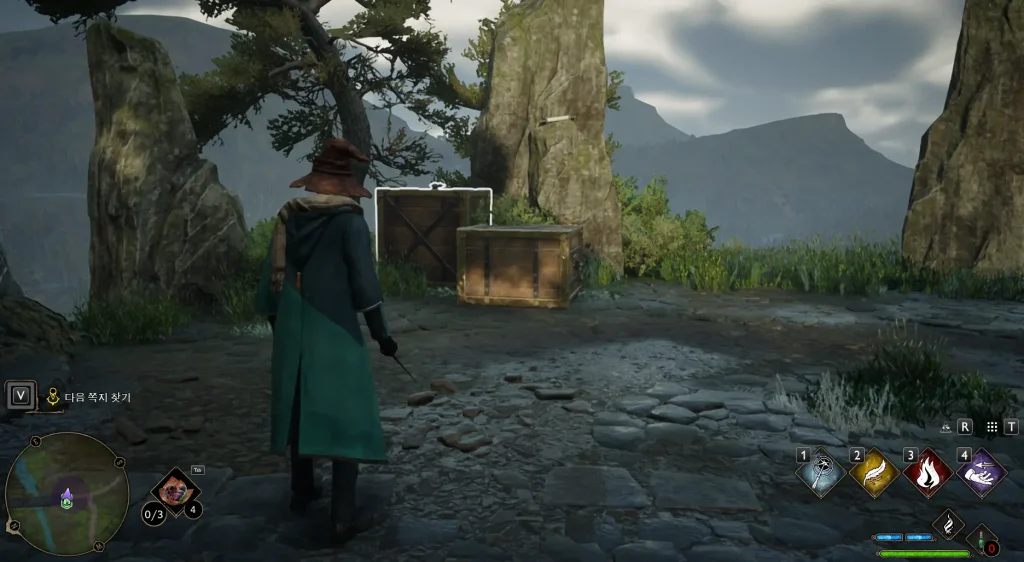Open the circular minimap
Screen dimensions: 1024x562
(x=67, y=493)
